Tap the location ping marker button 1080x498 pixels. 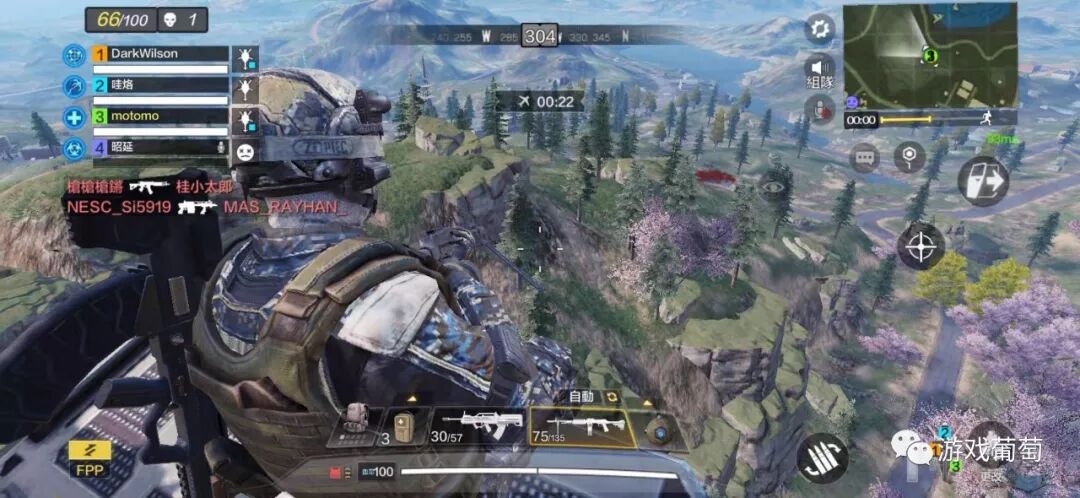click(x=908, y=157)
